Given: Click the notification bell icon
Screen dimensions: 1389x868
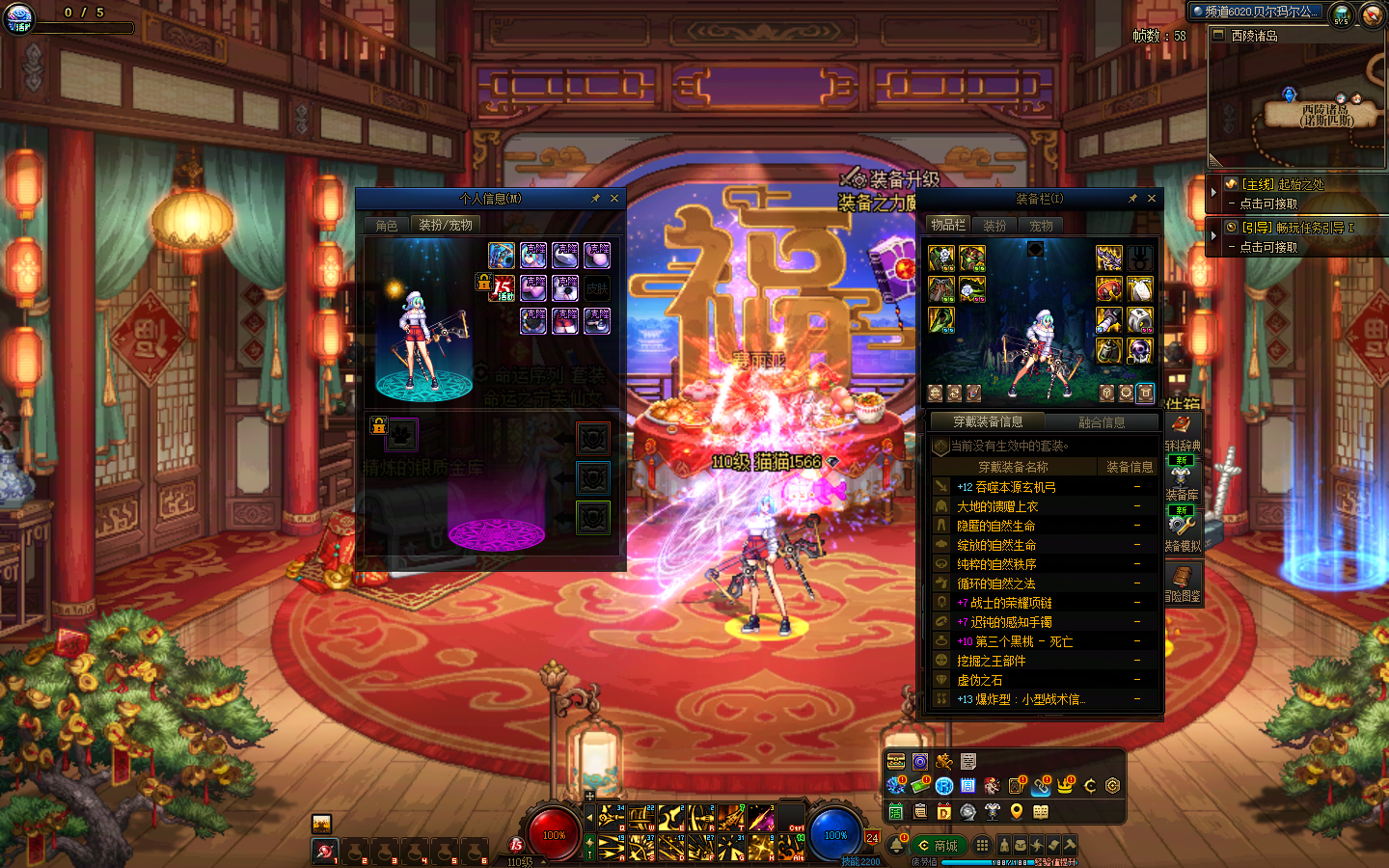Looking at the screenshot, I should click(x=896, y=846).
